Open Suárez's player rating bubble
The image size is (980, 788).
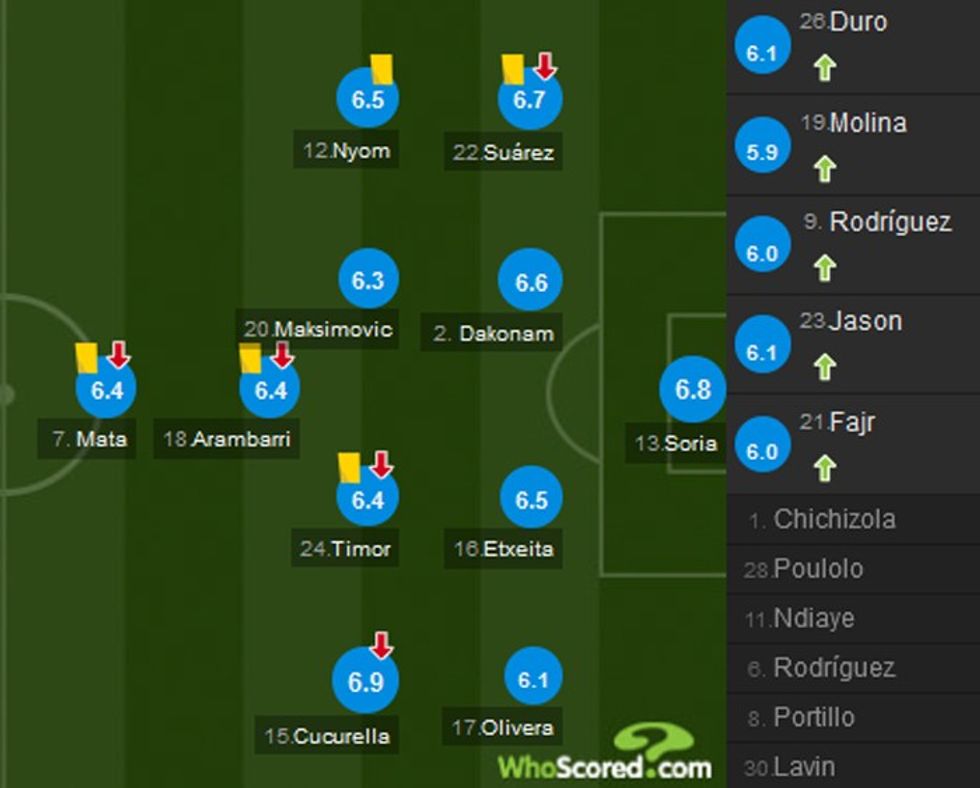coord(530,99)
